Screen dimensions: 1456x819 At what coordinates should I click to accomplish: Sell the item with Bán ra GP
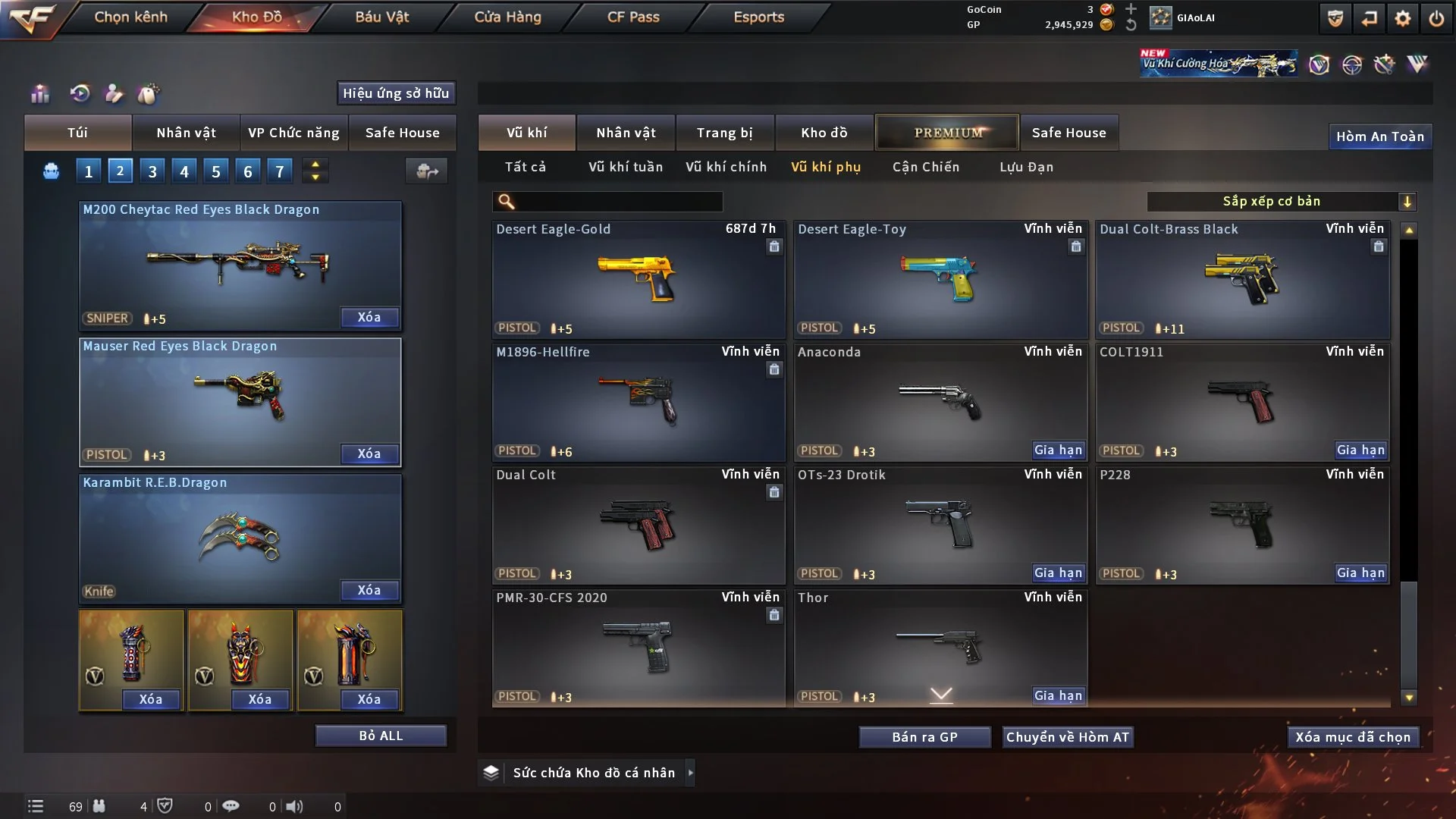(x=924, y=737)
